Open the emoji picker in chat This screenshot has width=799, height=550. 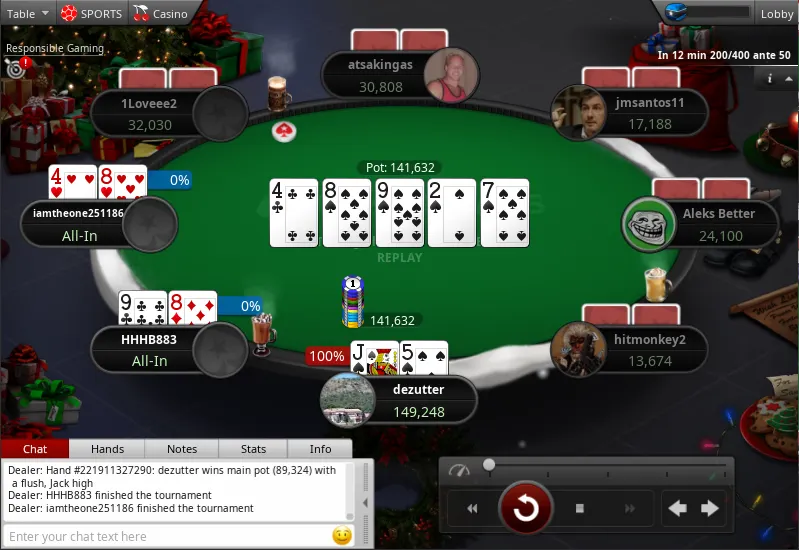342,536
